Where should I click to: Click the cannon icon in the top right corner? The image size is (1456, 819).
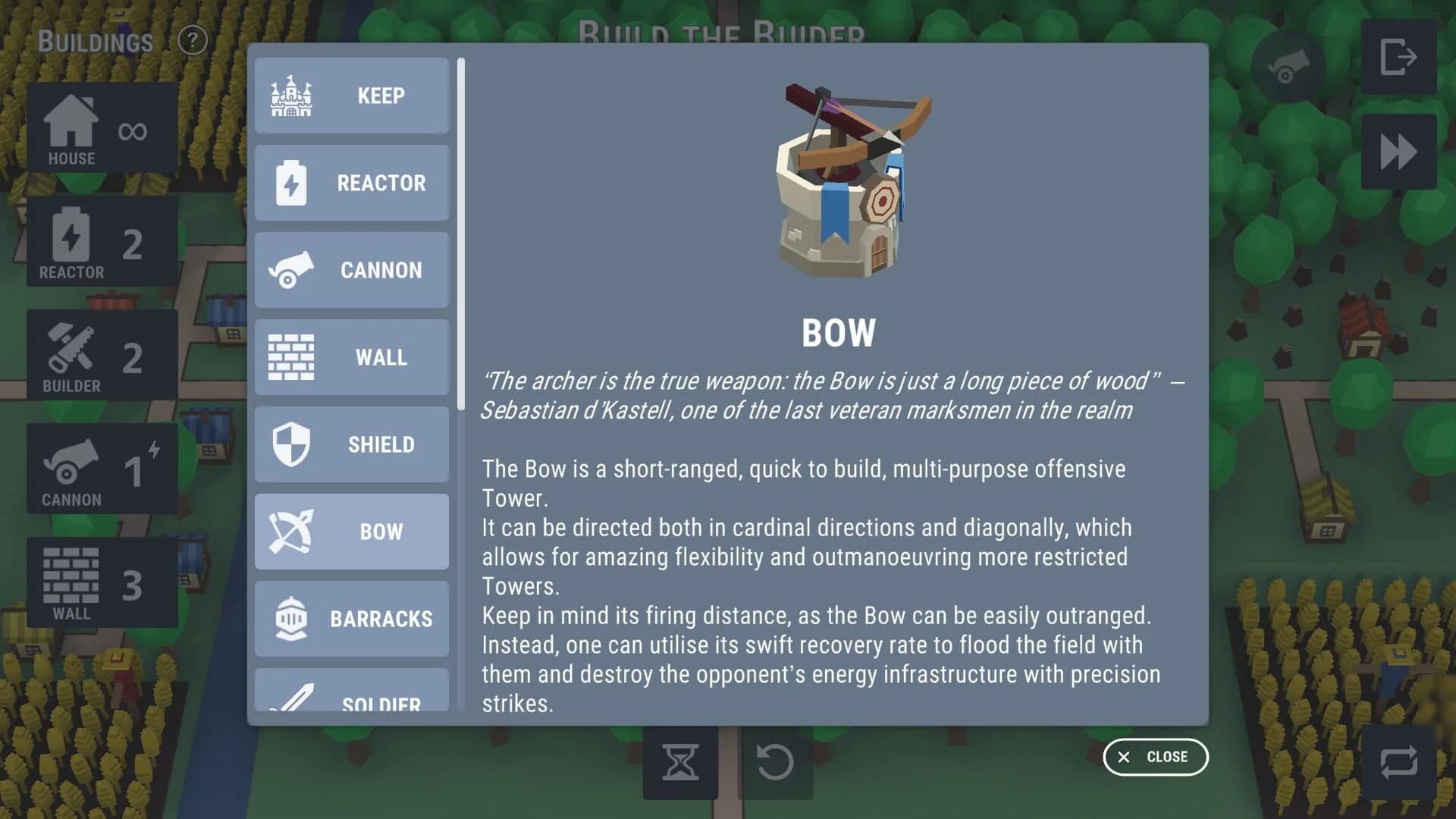point(1285,68)
